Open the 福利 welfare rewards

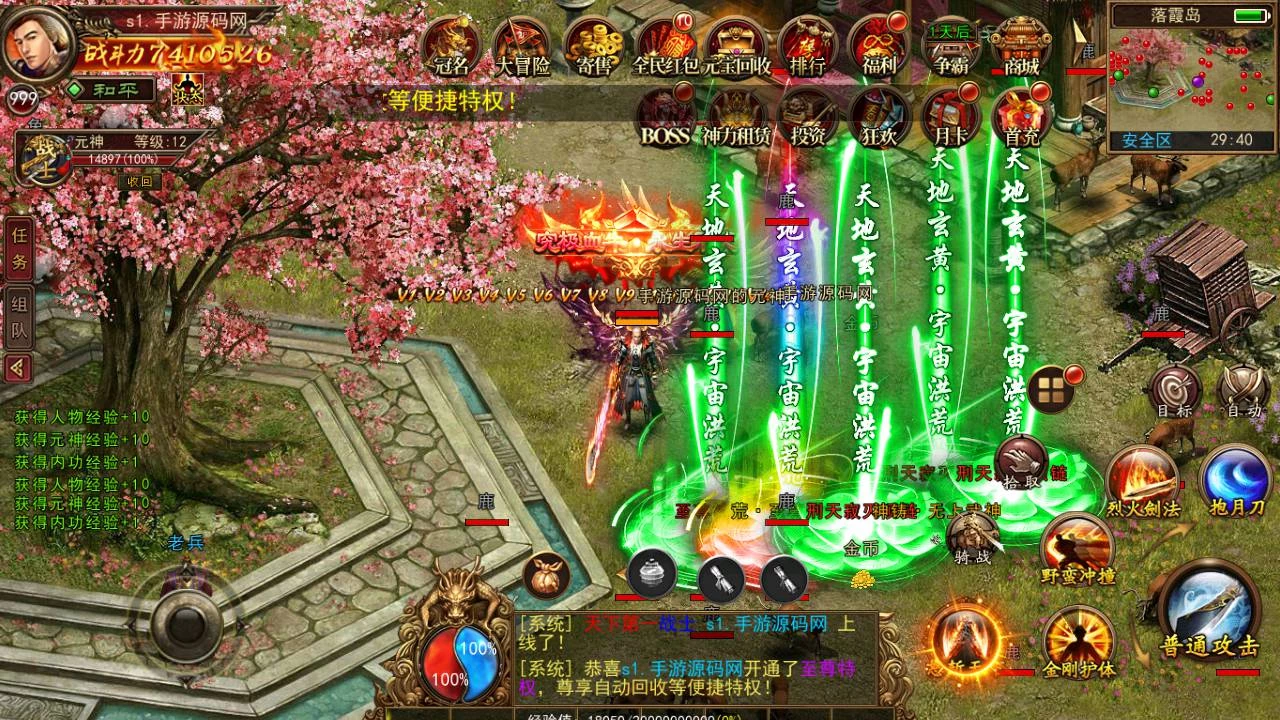pos(878,45)
